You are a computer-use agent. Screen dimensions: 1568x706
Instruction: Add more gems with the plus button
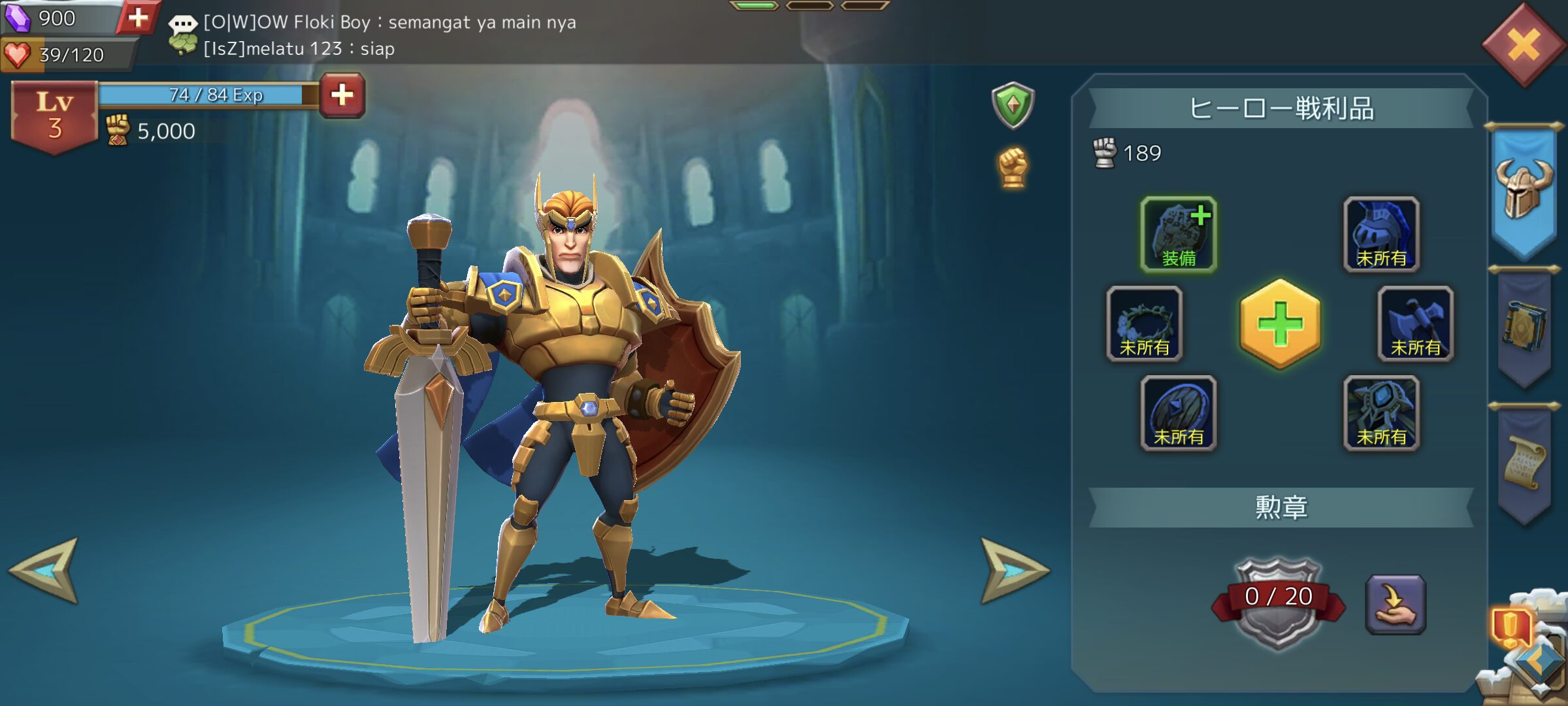click(x=138, y=18)
